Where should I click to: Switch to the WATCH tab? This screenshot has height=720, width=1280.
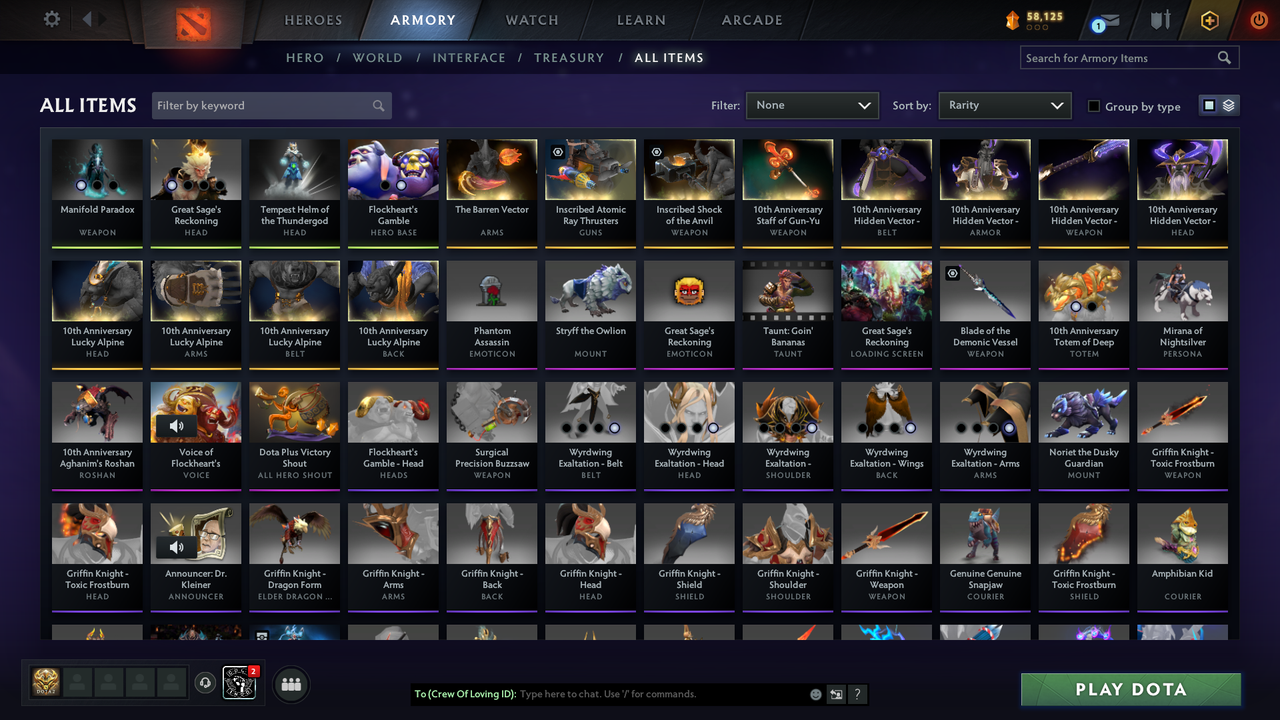pos(531,20)
